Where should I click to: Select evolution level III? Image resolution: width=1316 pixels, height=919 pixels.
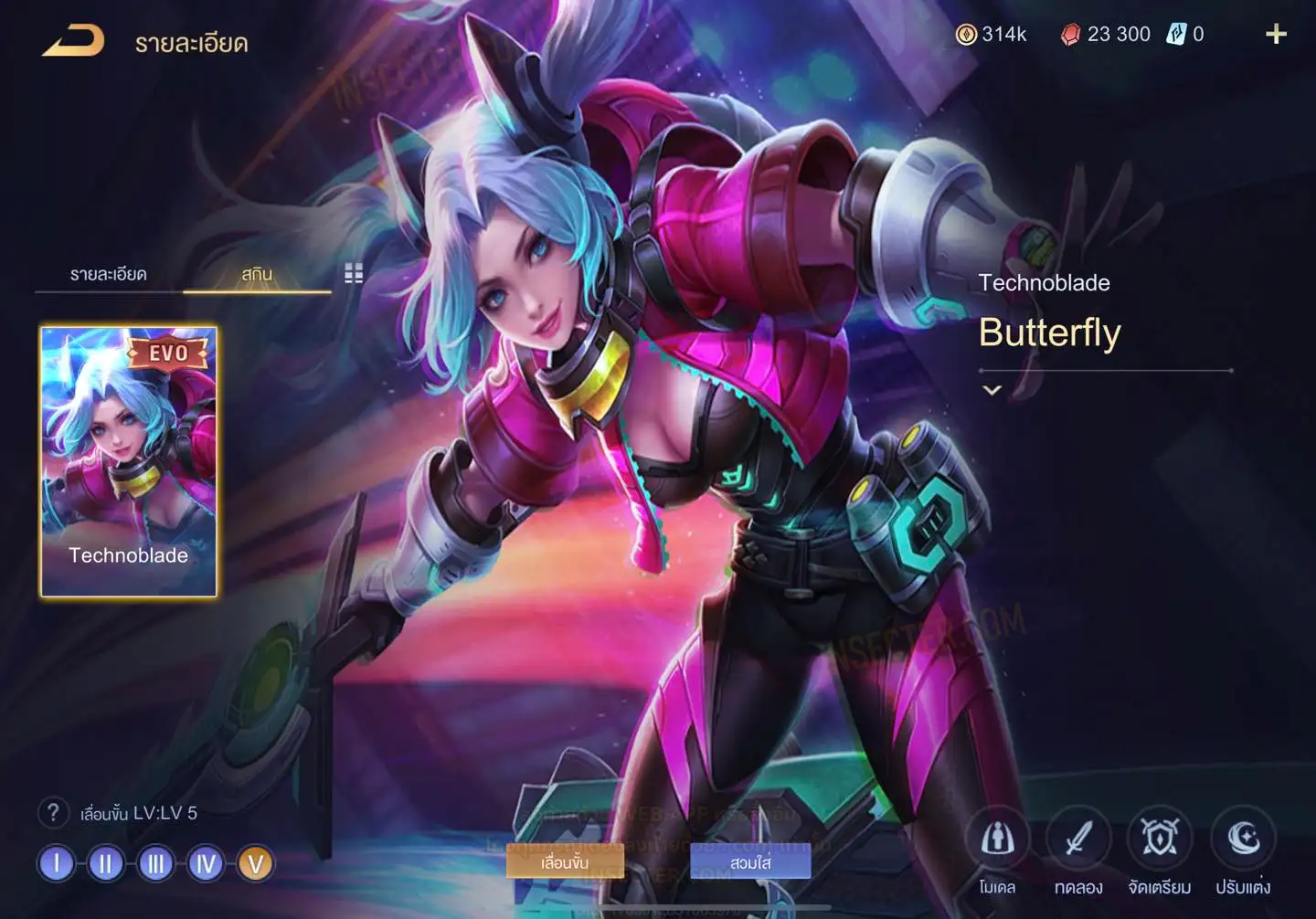pos(155,863)
